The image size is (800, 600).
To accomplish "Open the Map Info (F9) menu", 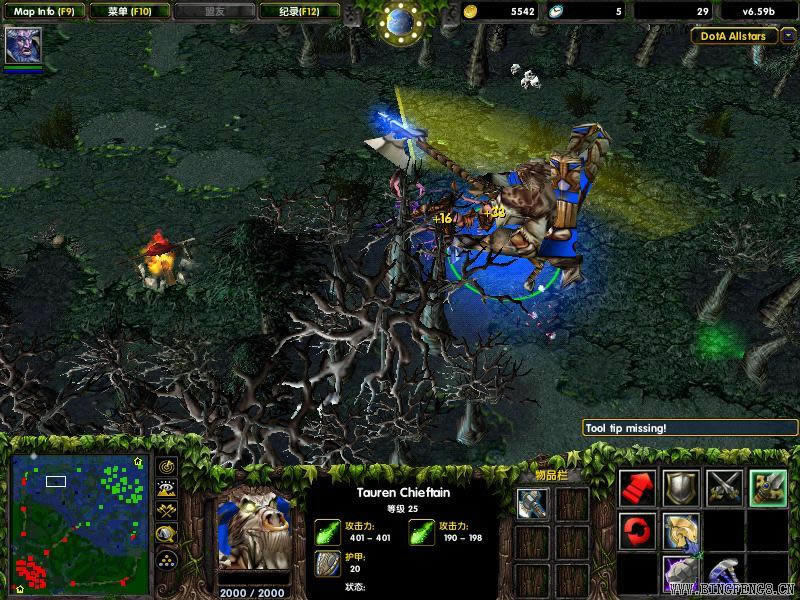I will (x=42, y=11).
